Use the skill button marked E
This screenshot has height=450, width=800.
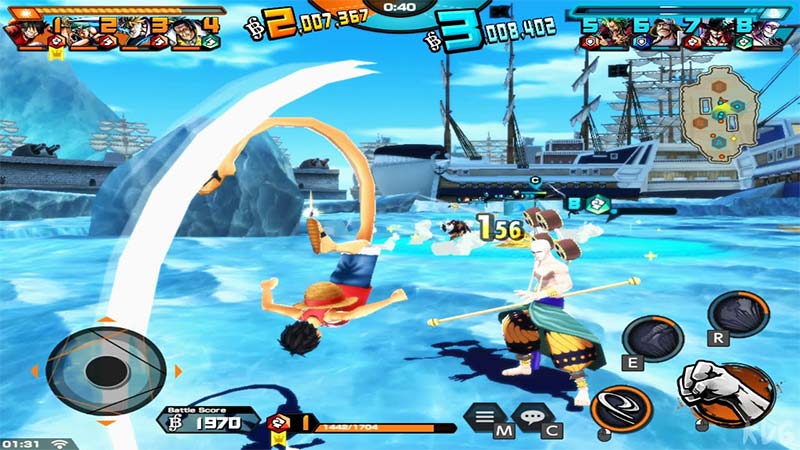[650, 338]
